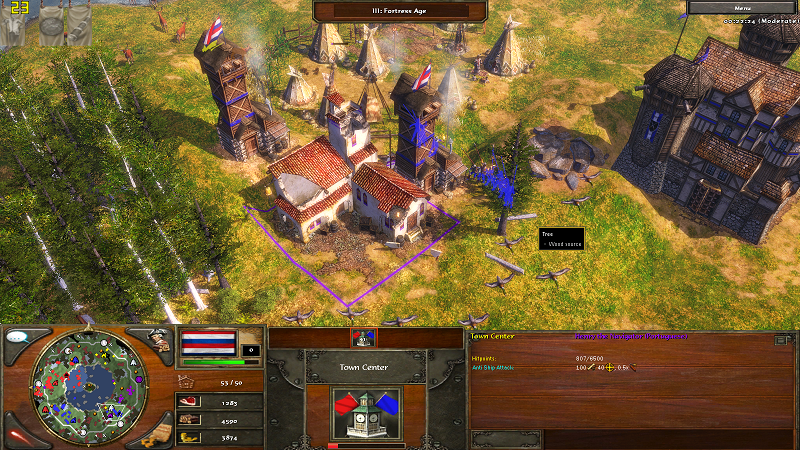Toggle the unit details panel button

[x=781, y=340]
